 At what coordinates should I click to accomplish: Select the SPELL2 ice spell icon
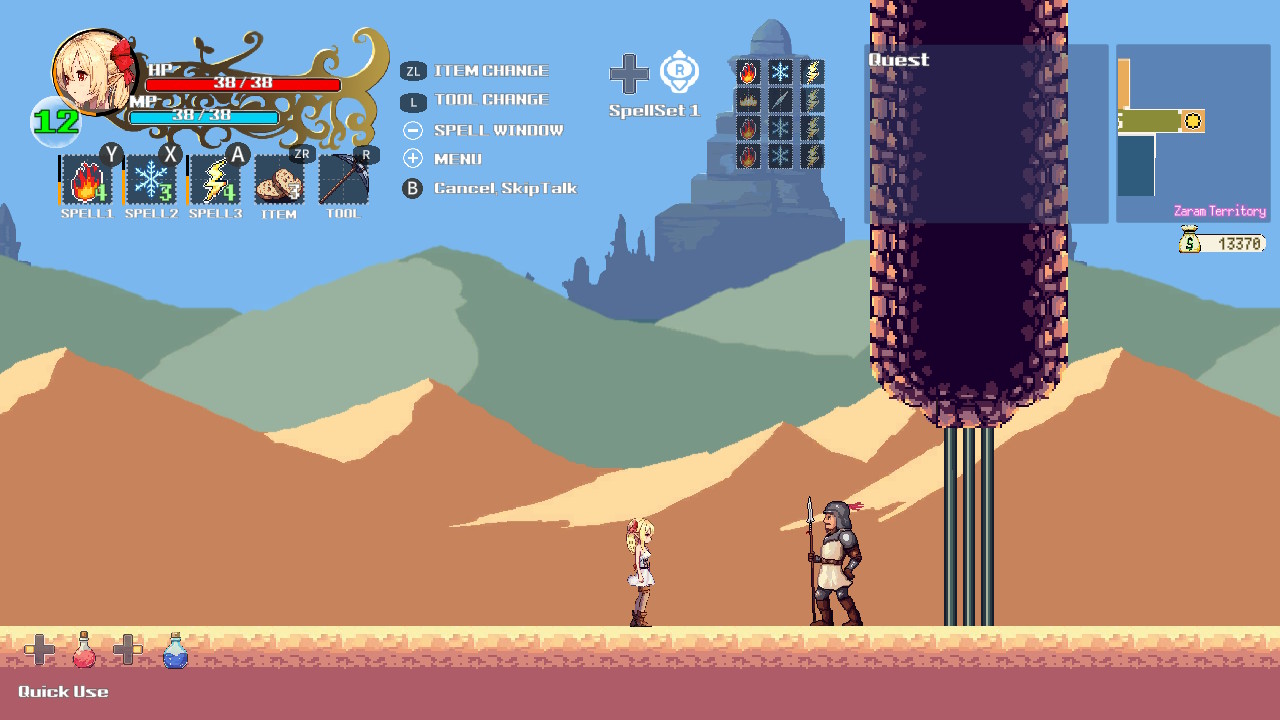pyautogui.click(x=149, y=182)
